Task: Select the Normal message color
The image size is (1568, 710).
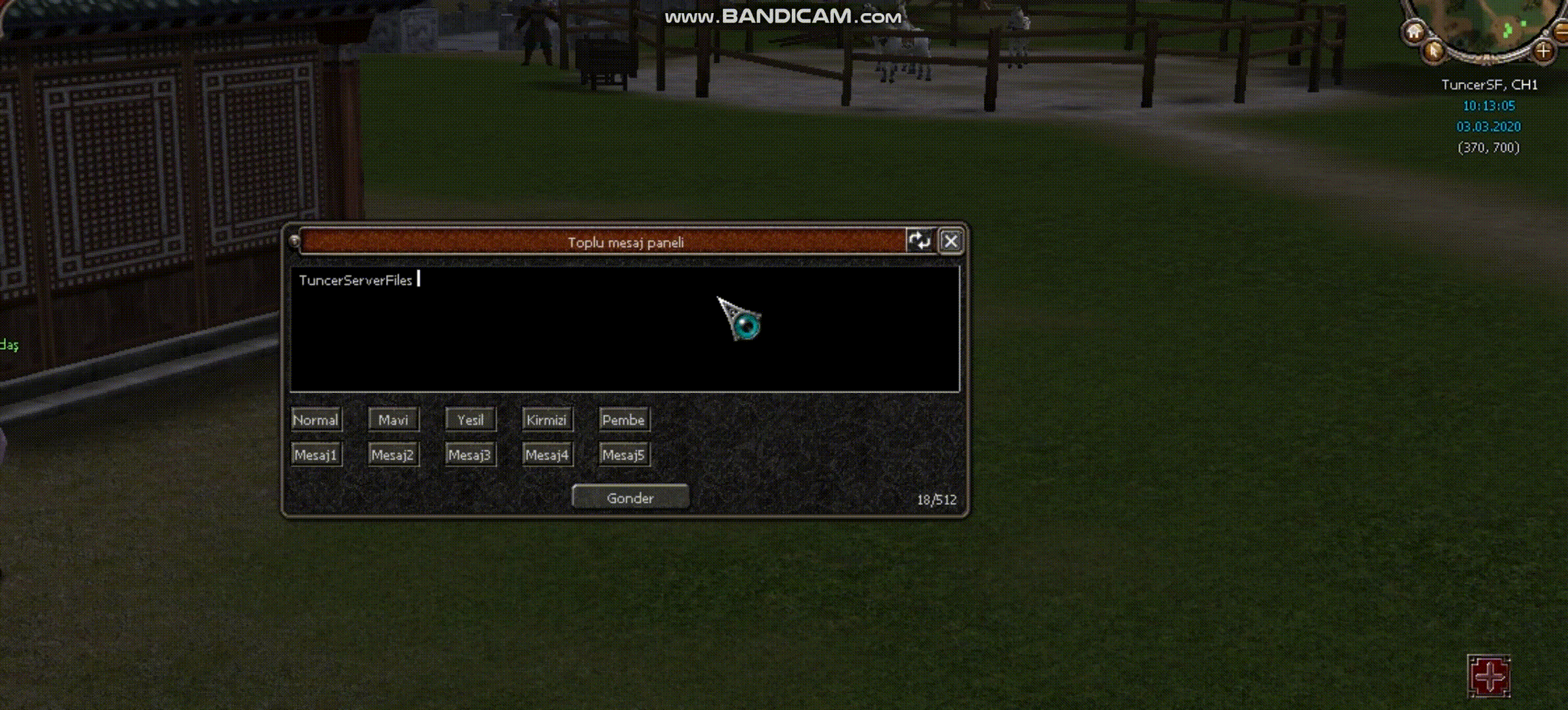Action: (316, 420)
